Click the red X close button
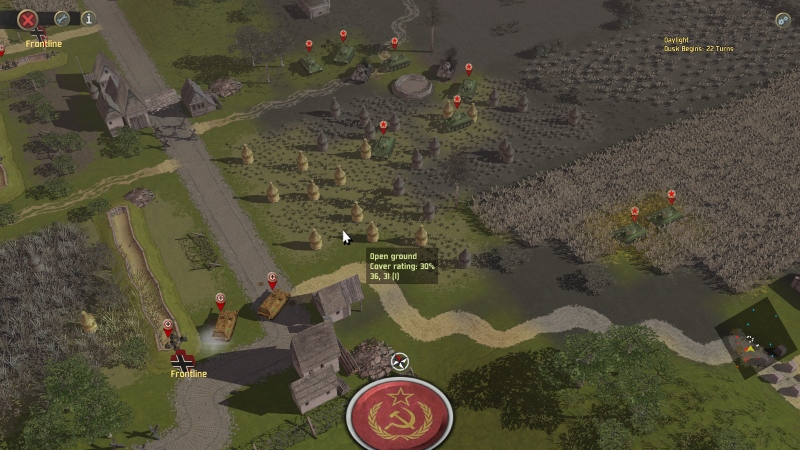This screenshot has height=450, width=800. click(28, 18)
